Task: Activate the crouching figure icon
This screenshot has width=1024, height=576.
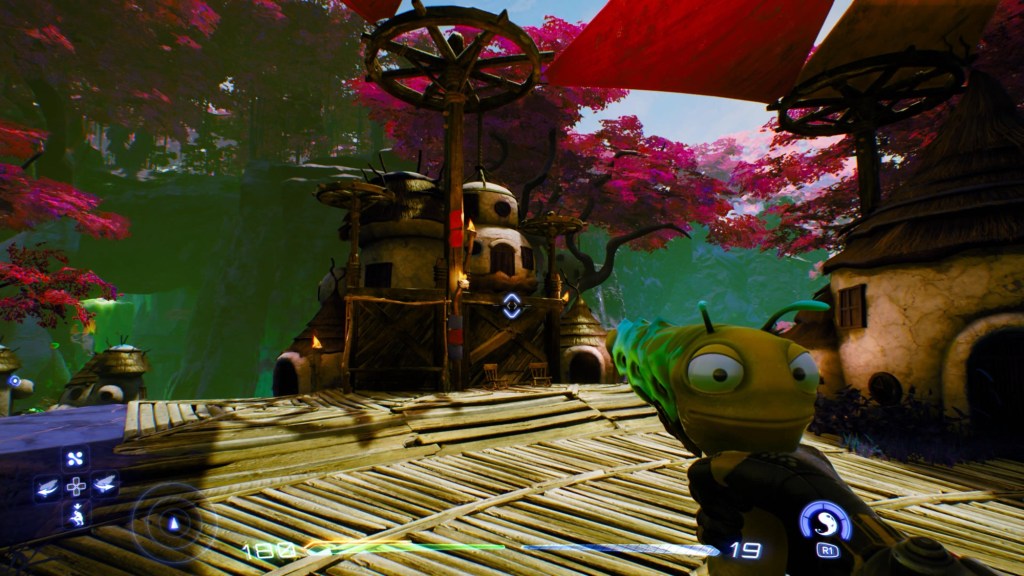Action: [x=76, y=515]
